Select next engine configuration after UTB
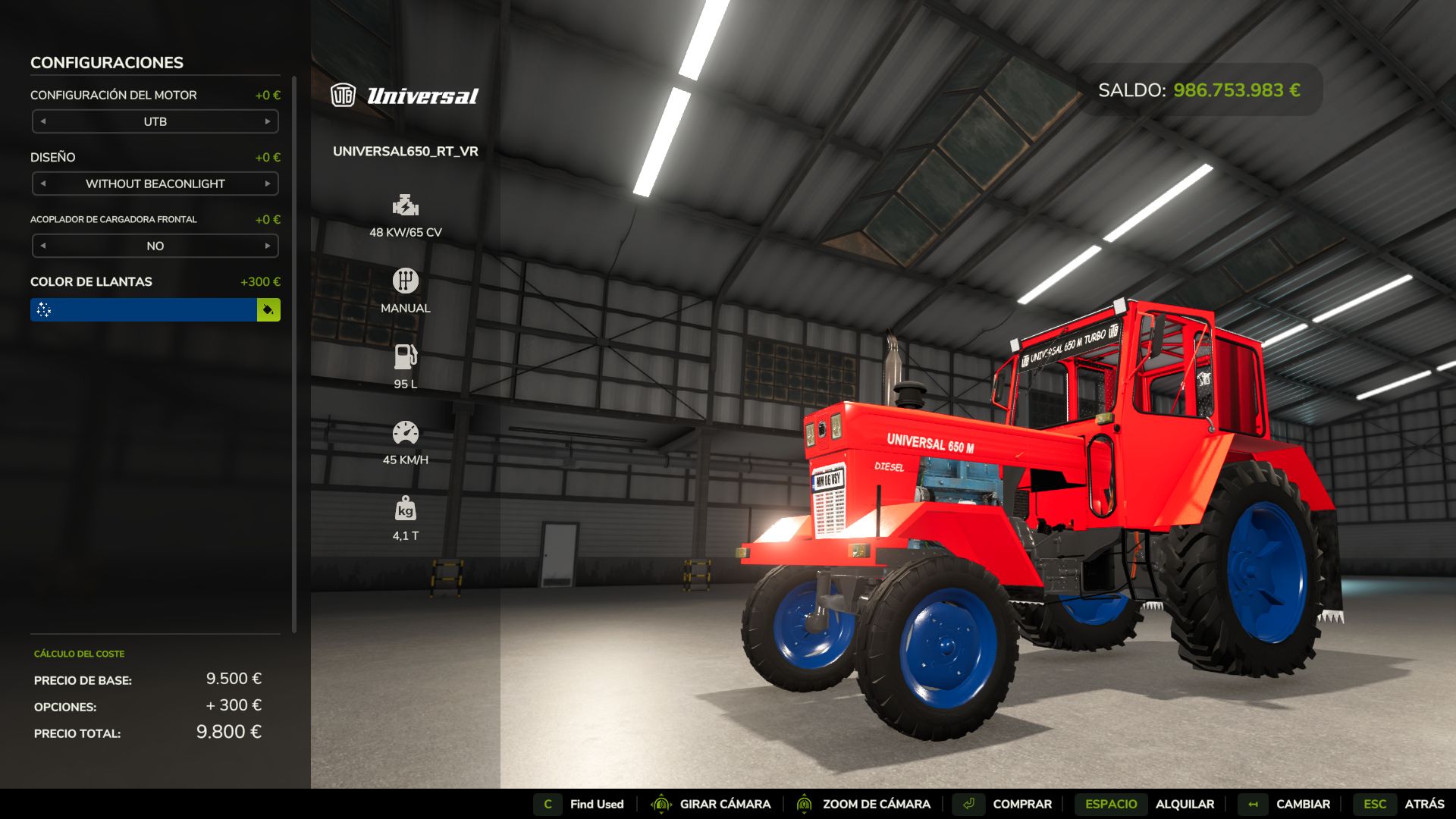Screen dimensions: 1456x819 pos(268,121)
